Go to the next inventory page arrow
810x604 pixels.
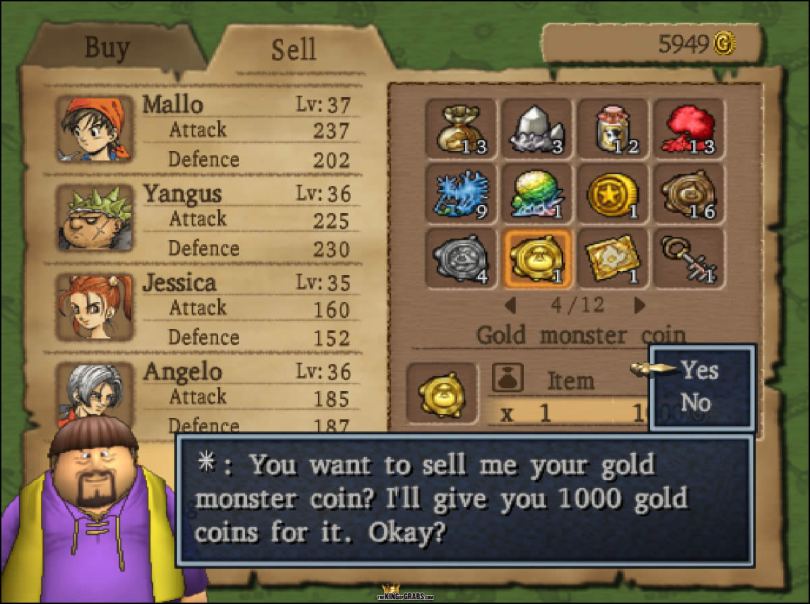(640, 304)
